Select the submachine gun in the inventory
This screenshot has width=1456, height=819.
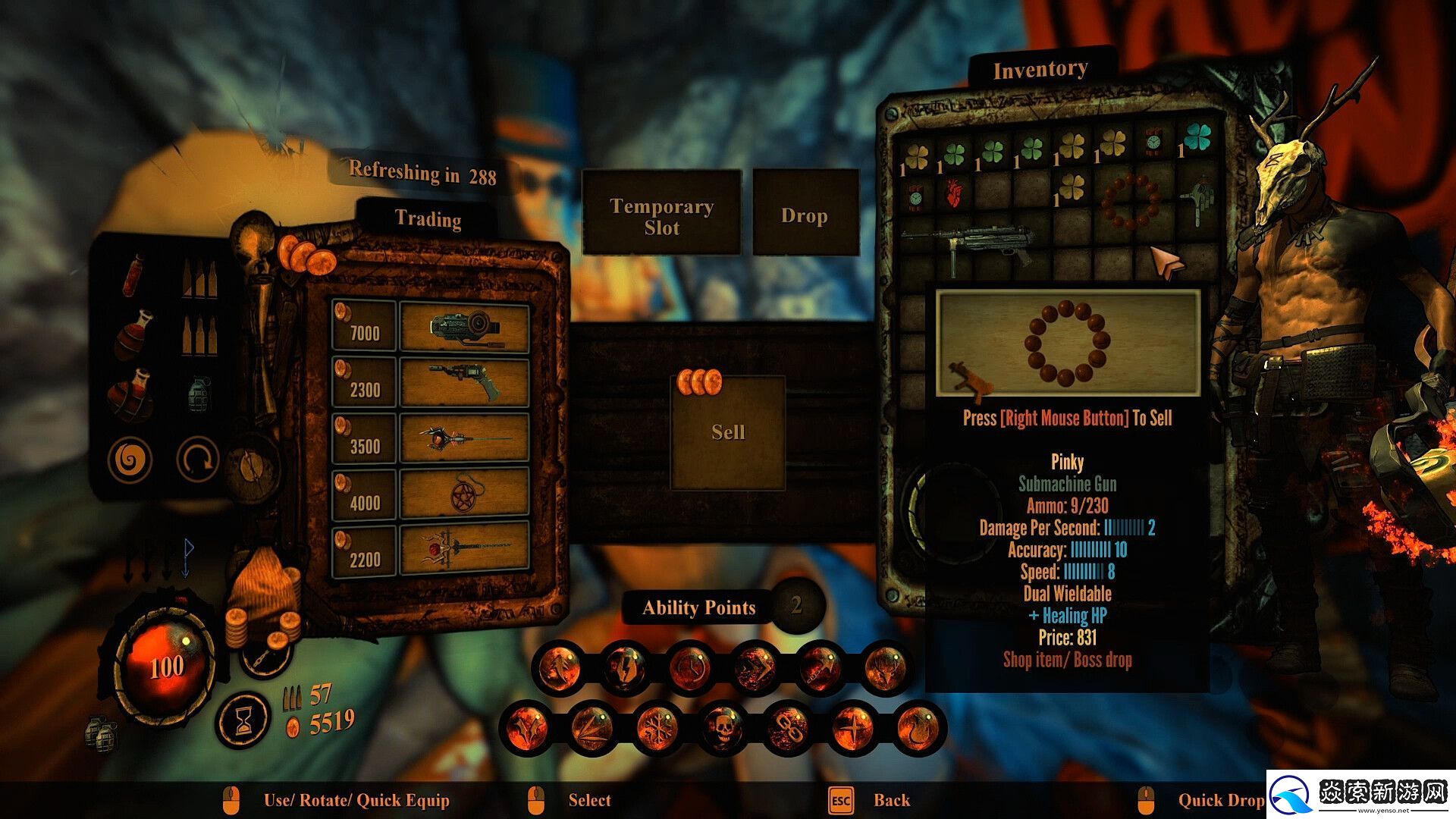coord(978,245)
